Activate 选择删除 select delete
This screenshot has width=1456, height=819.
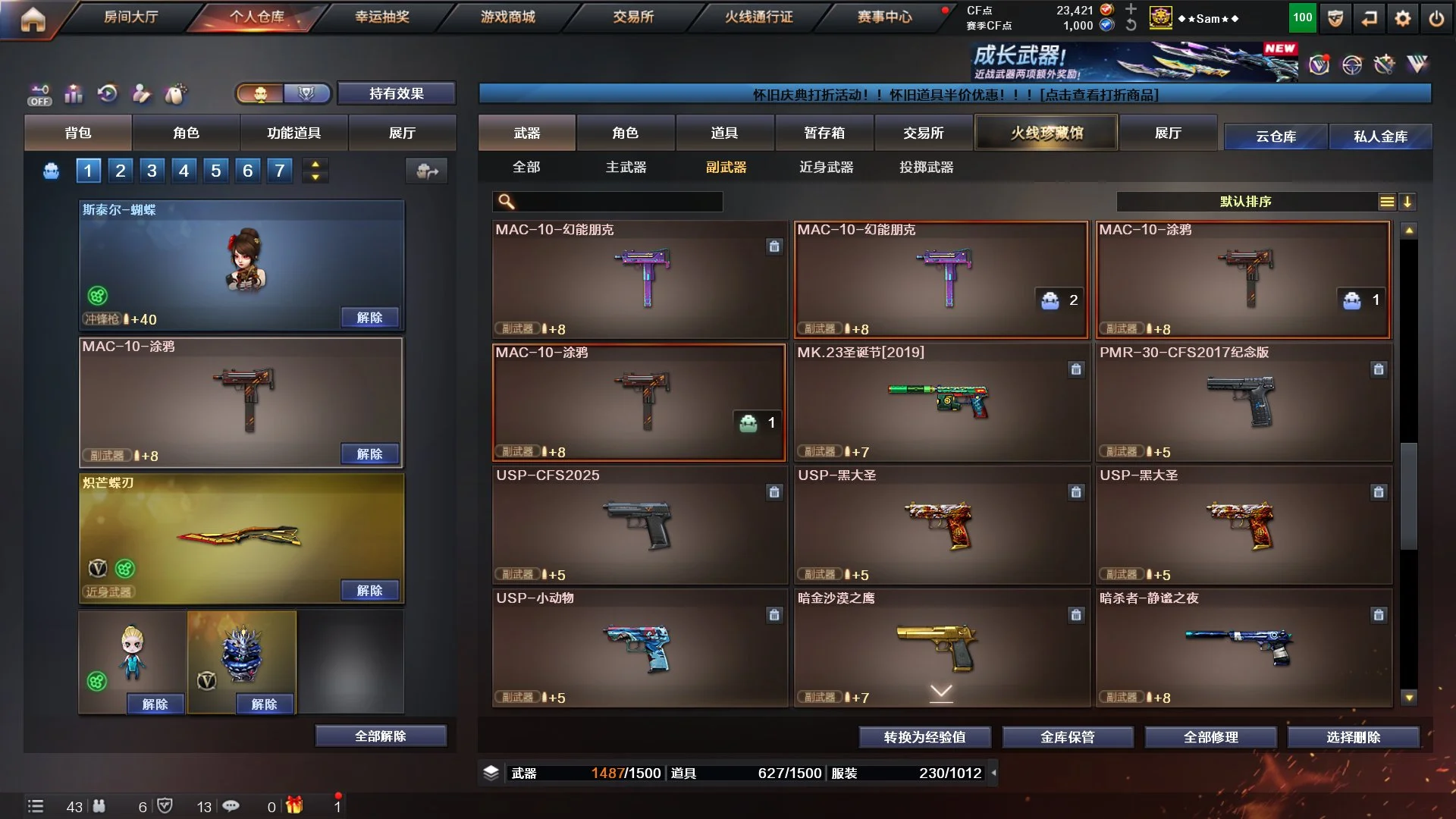(1353, 737)
